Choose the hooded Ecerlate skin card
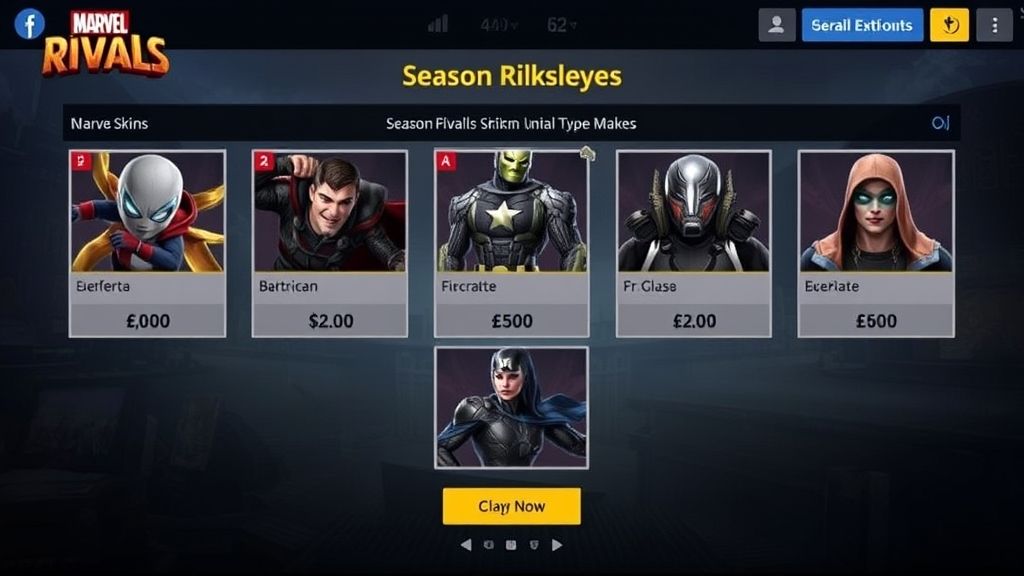The height and width of the screenshot is (576, 1024). pyautogui.click(x=875, y=243)
